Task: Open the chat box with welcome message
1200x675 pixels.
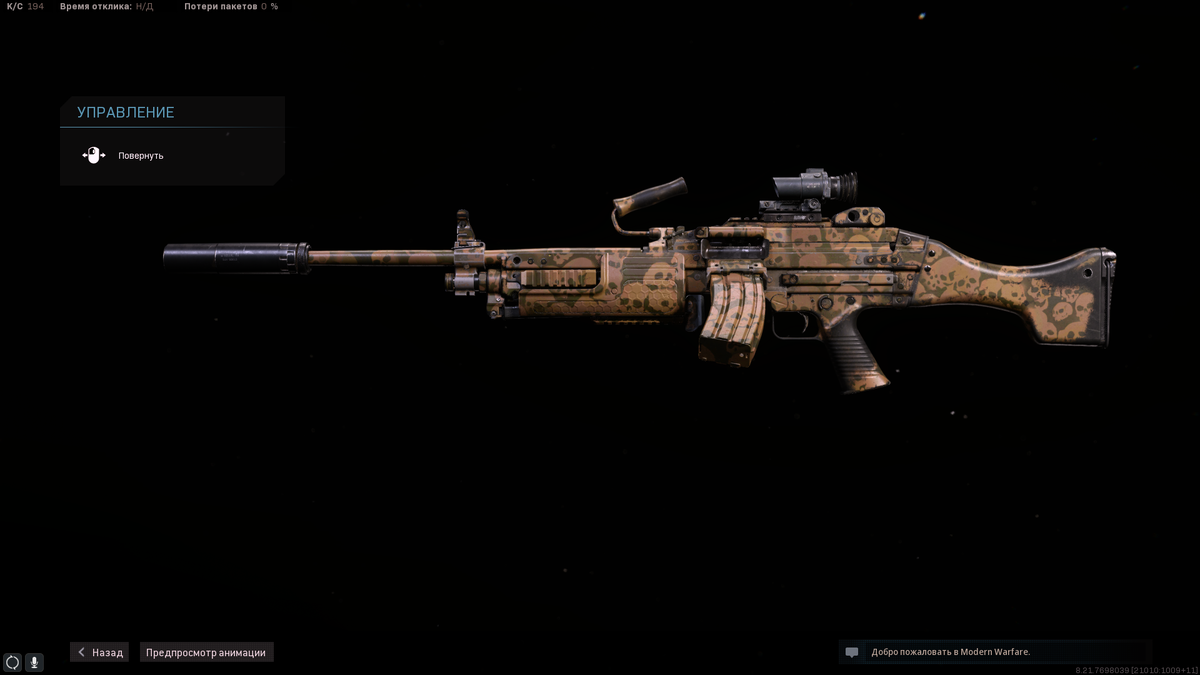Action: [x=995, y=652]
